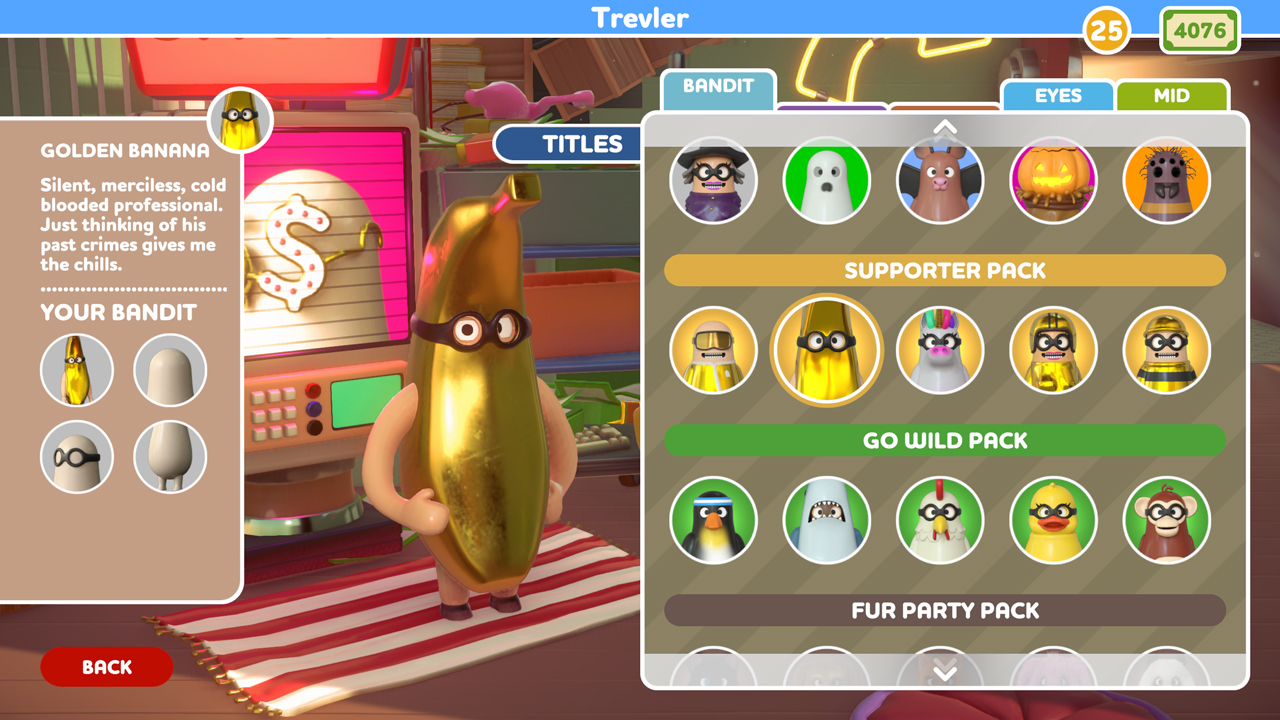Select the shark character in Go Wild Pack
1280x720 pixels.
[x=827, y=520]
